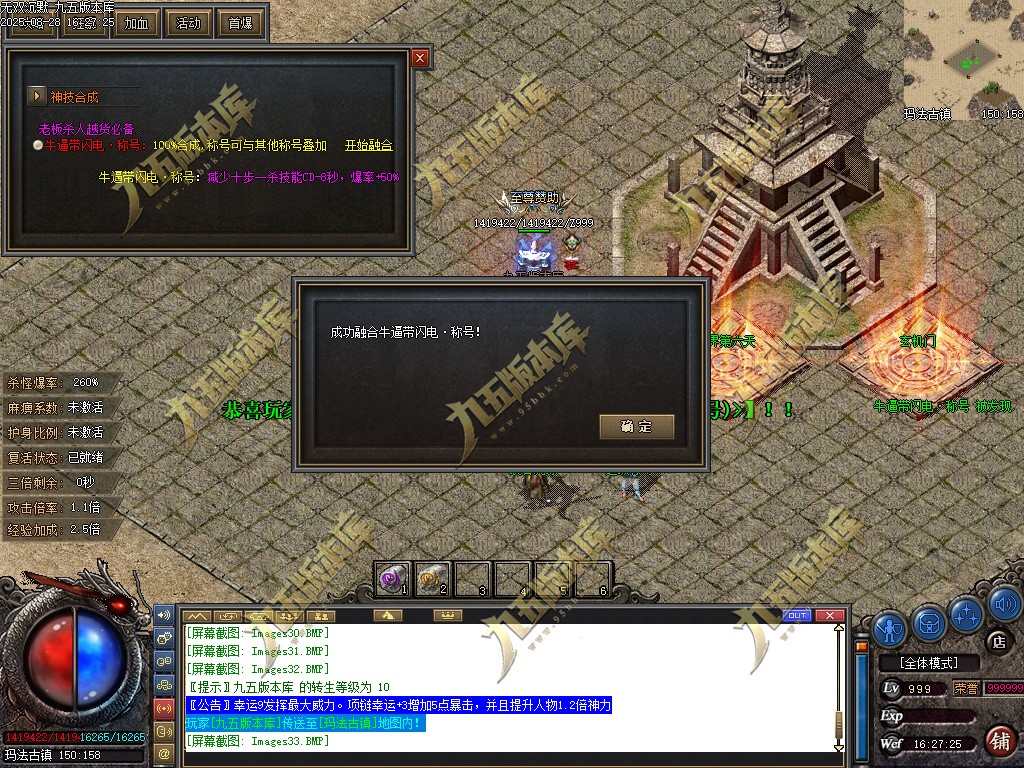Viewport: 1024px width, 768px height.
Task: Click the @ chat channel button
Action: click(164, 752)
